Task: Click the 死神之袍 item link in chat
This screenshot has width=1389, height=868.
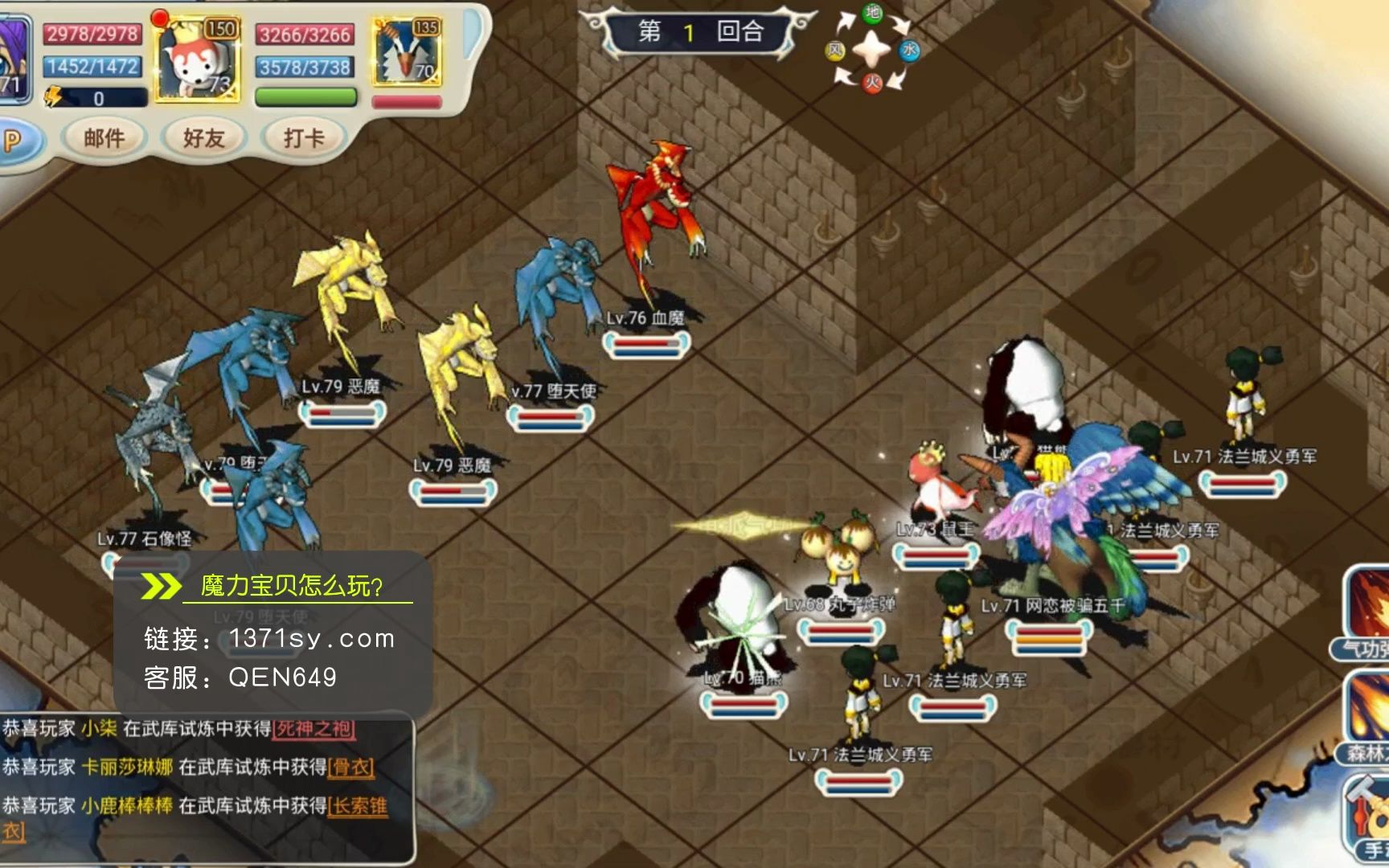Action: [x=314, y=729]
